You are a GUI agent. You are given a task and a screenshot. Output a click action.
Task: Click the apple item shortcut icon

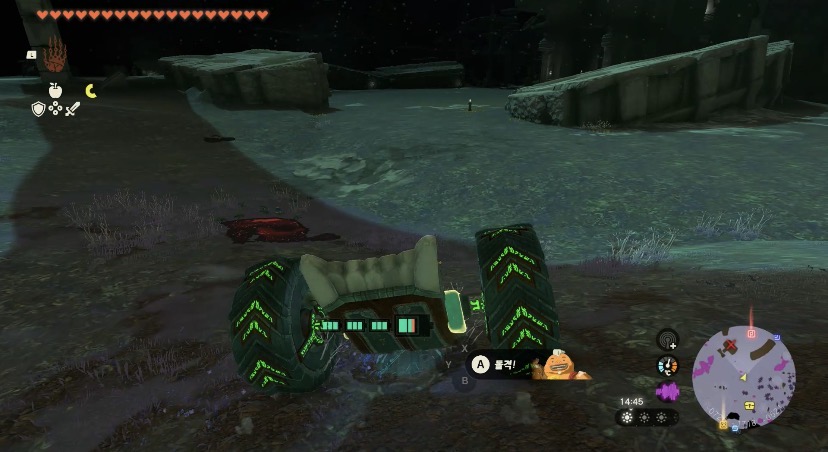(x=55, y=90)
